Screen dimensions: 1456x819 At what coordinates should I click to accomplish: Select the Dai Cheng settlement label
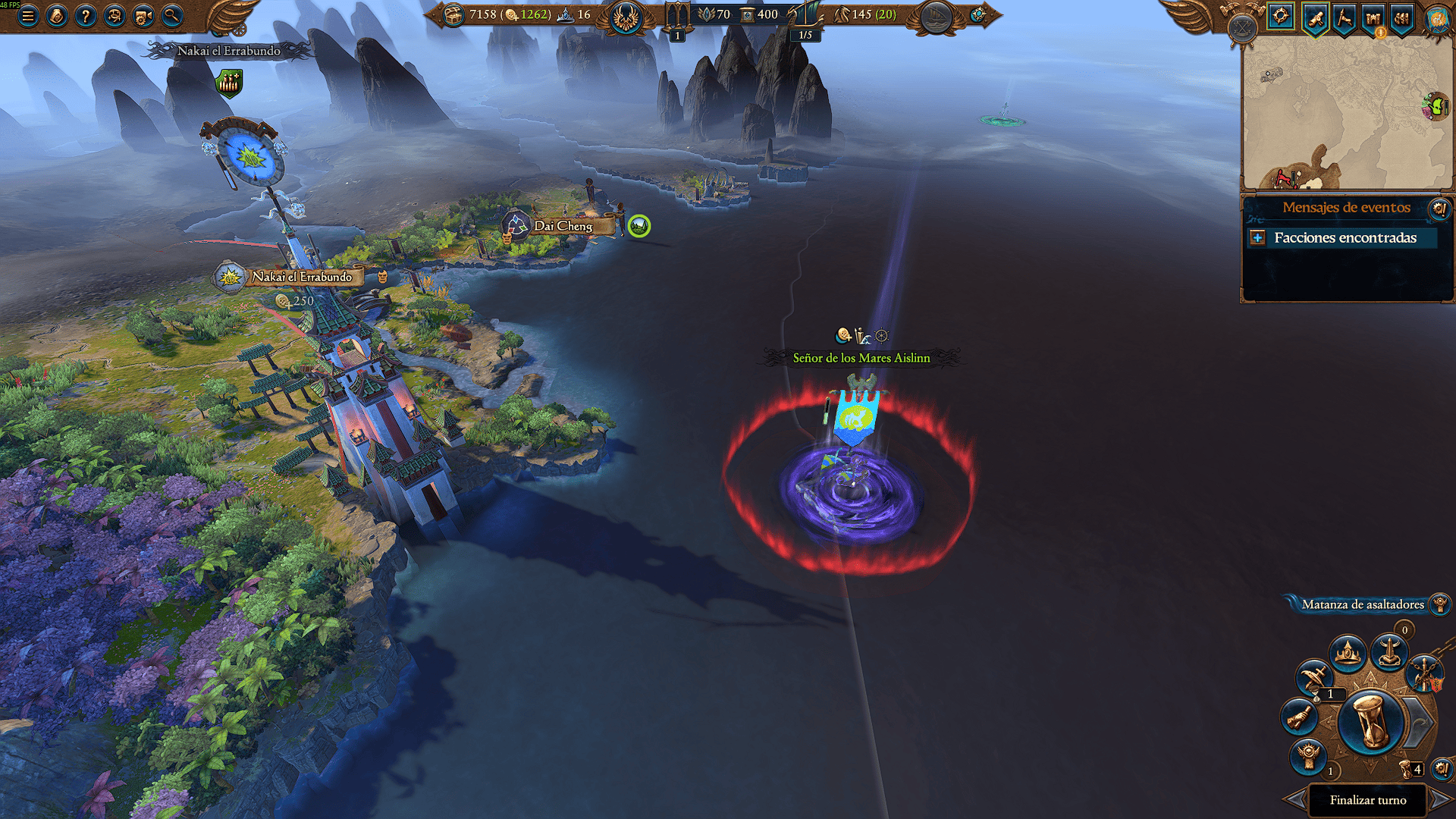point(563,226)
